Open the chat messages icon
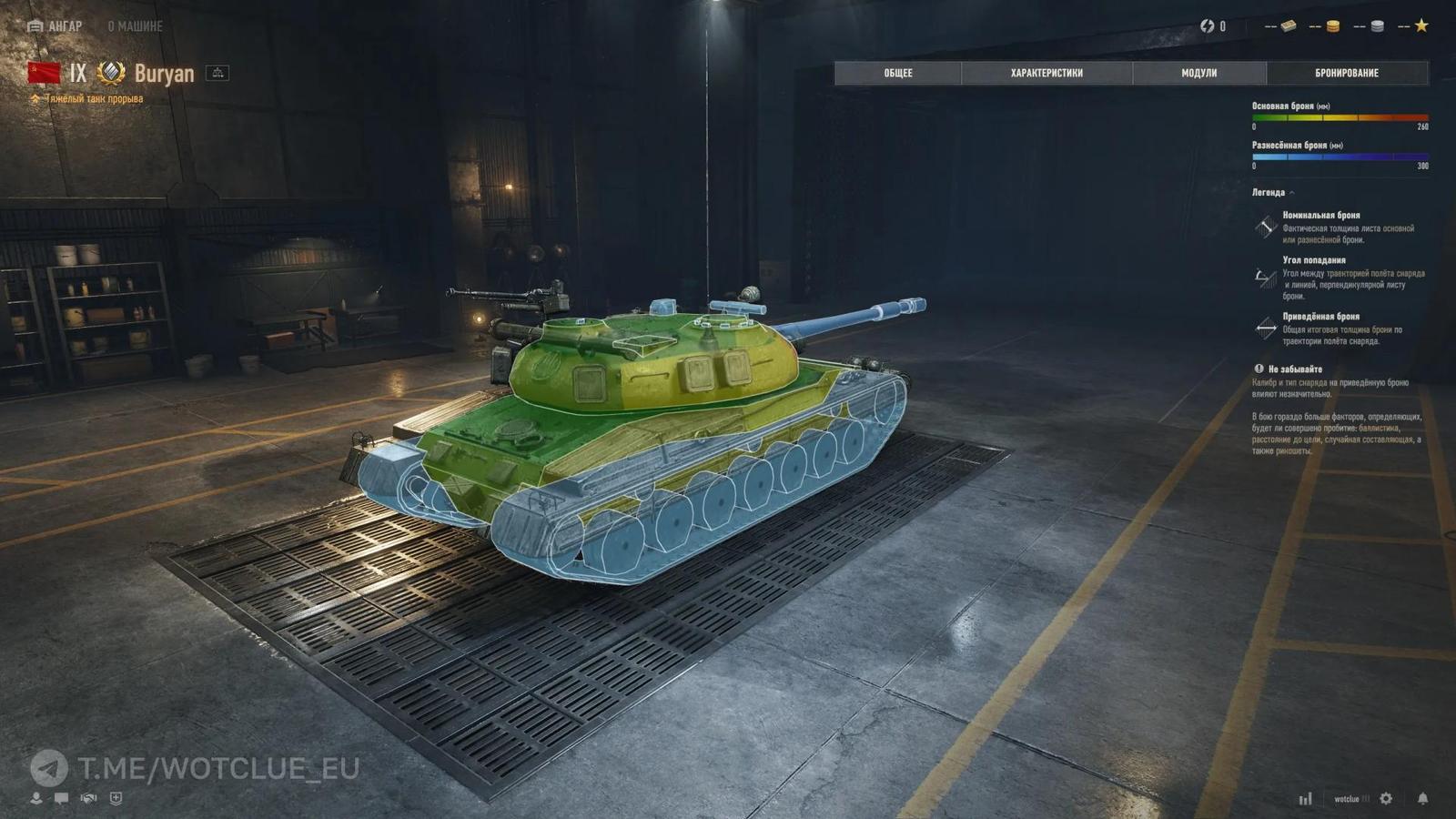Viewport: 1456px width, 819px height. (x=60, y=798)
